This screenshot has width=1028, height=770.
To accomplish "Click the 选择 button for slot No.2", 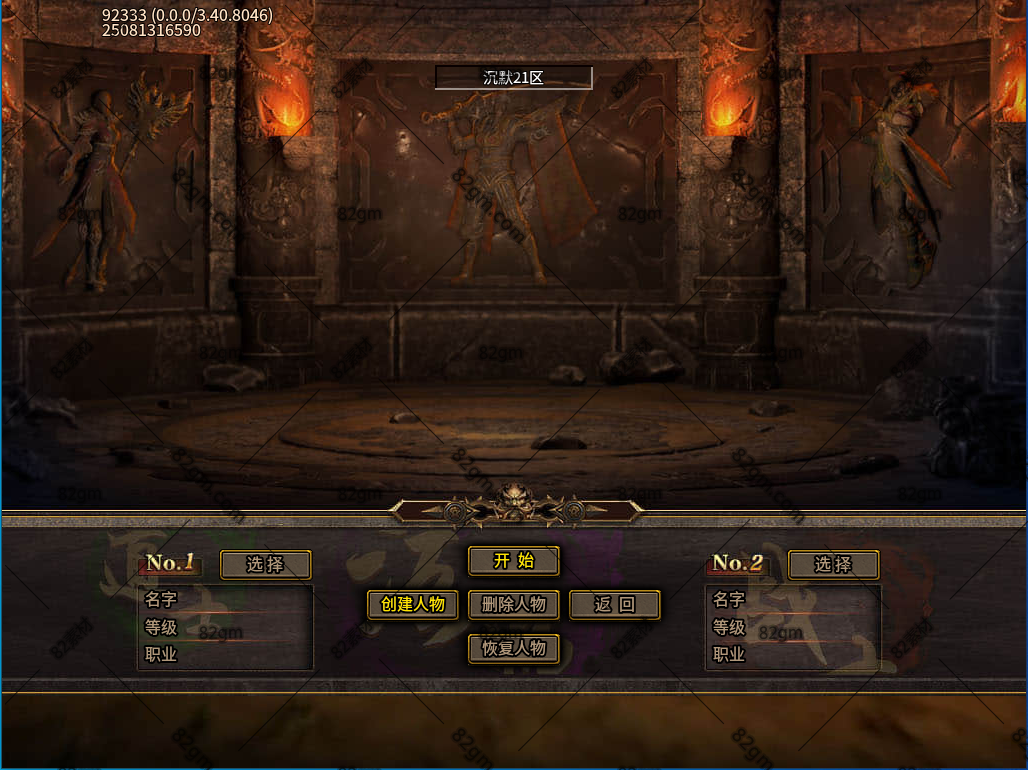I will coord(833,565).
